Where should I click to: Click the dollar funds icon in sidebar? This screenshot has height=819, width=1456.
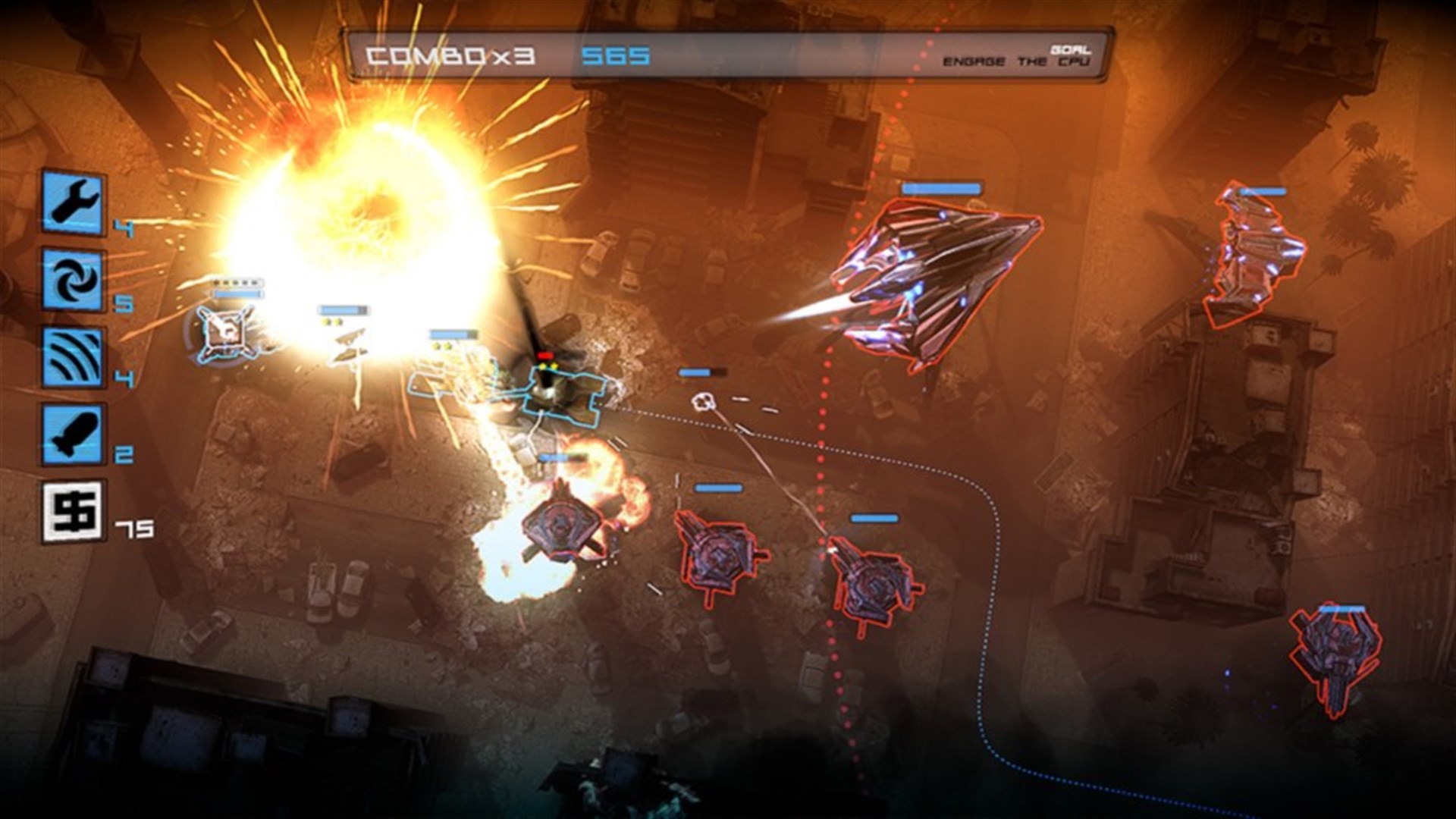(72, 507)
